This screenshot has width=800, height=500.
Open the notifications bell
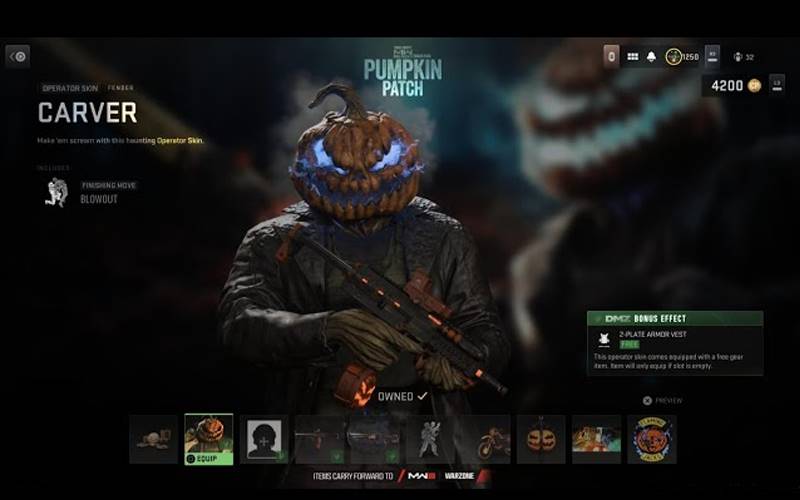coord(652,56)
